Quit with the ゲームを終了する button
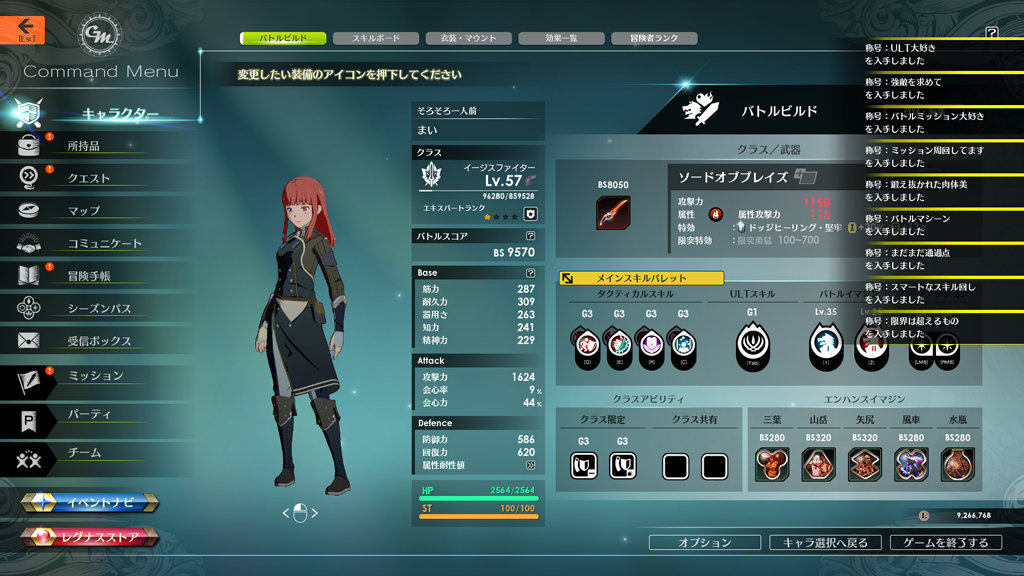Screen dimensions: 1024x576 tap(945, 542)
